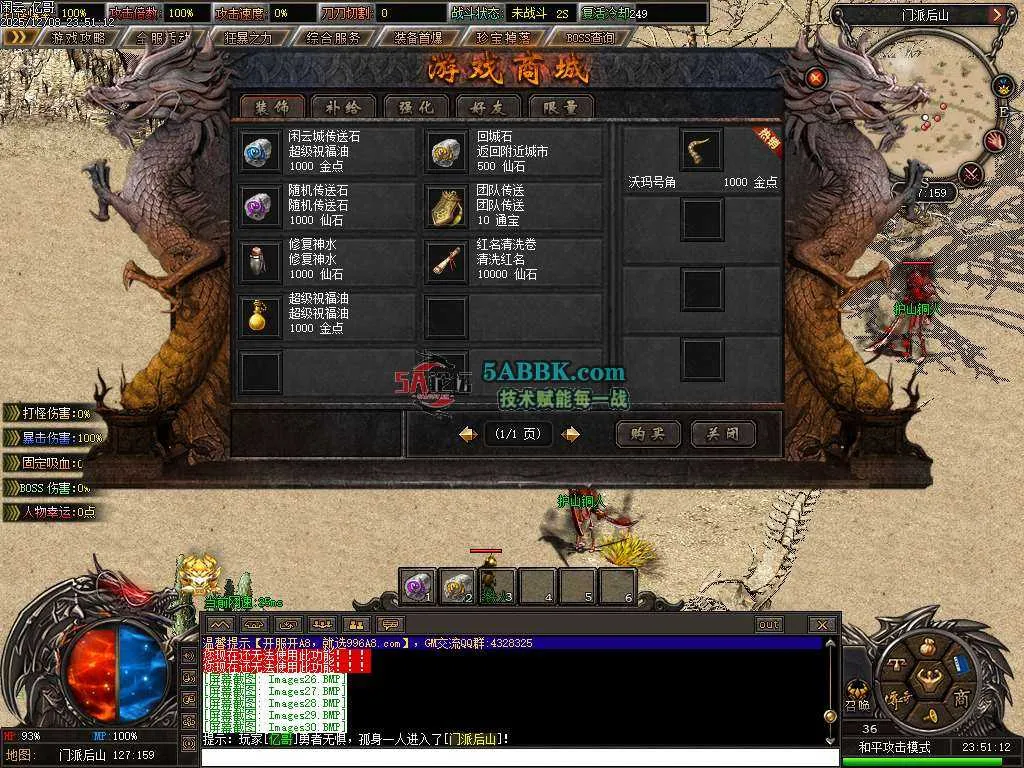
Task: Open the 强化 shop tab
Action: point(416,106)
